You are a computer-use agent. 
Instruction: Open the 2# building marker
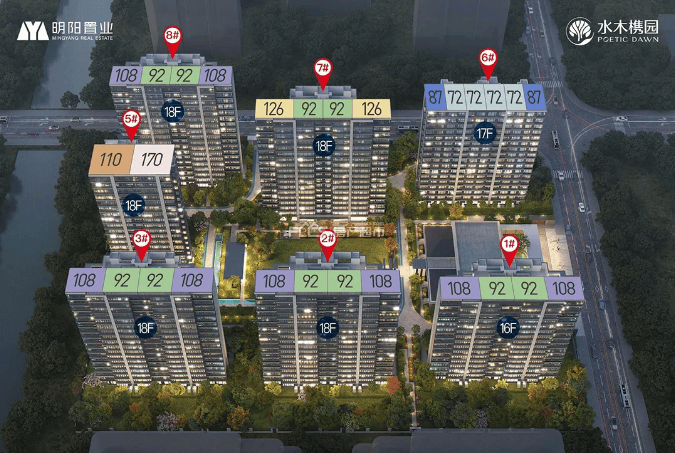point(327,240)
